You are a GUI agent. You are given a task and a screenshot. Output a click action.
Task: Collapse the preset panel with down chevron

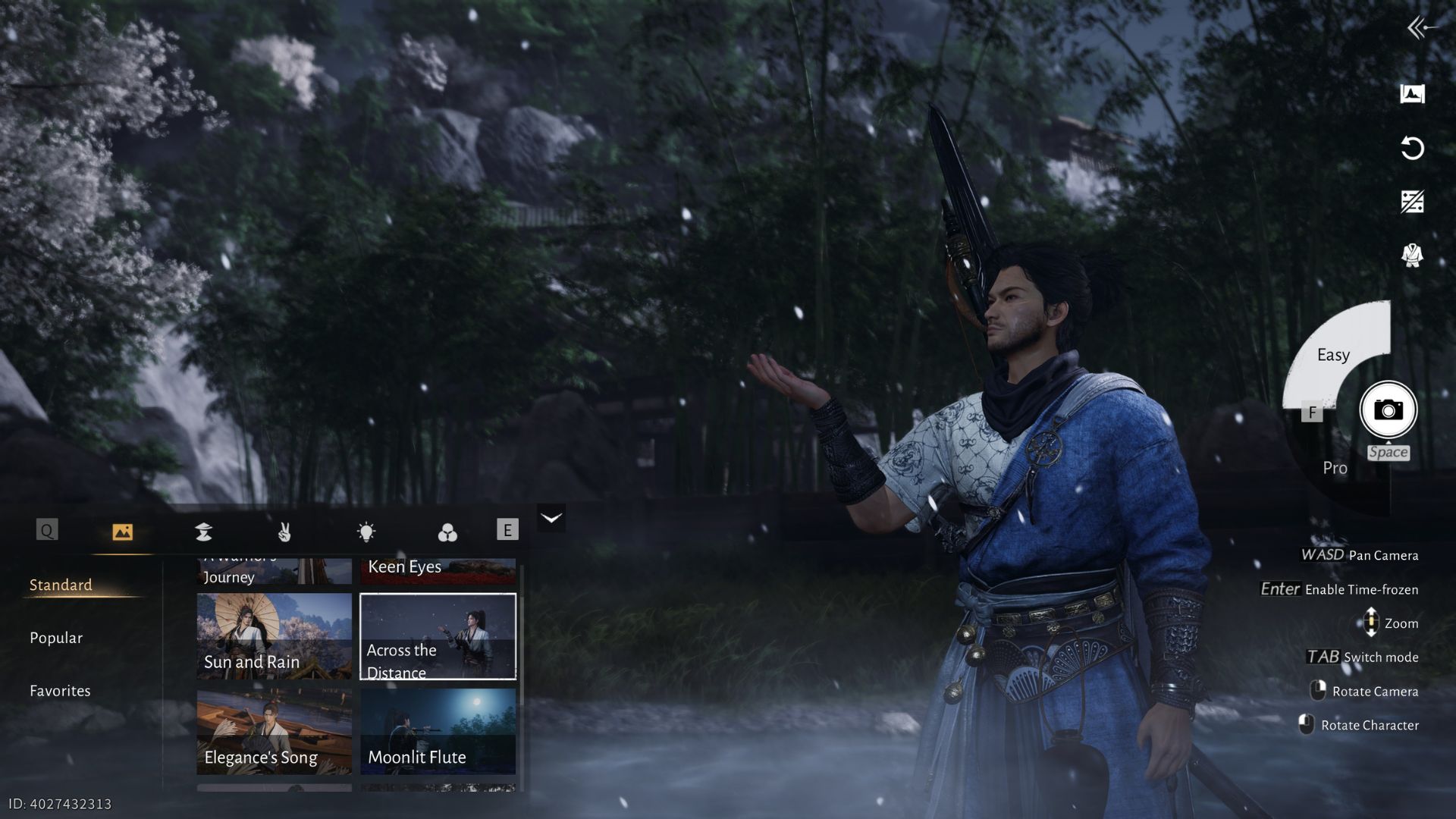tap(551, 518)
